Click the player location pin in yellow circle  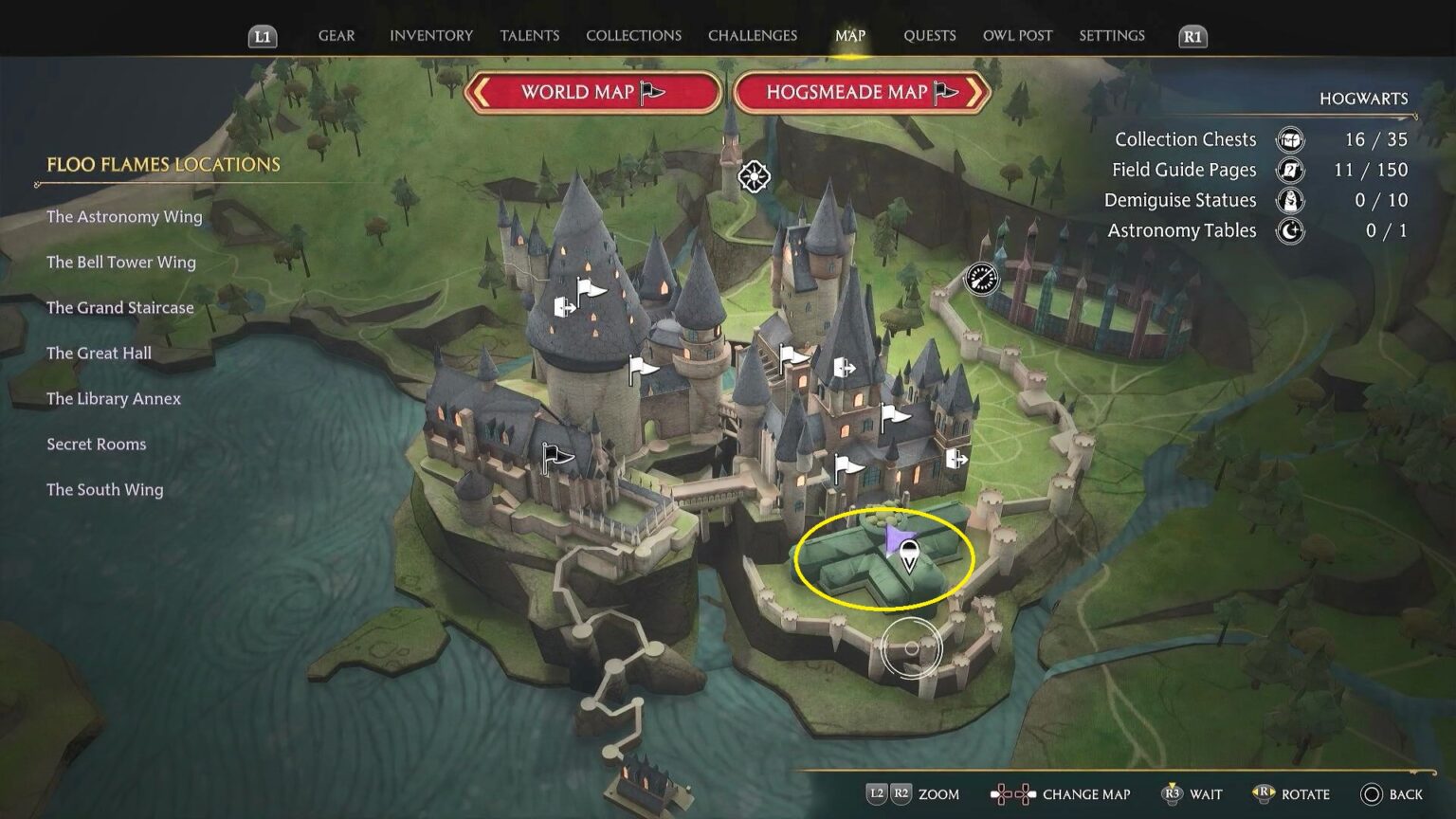pos(908,555)
